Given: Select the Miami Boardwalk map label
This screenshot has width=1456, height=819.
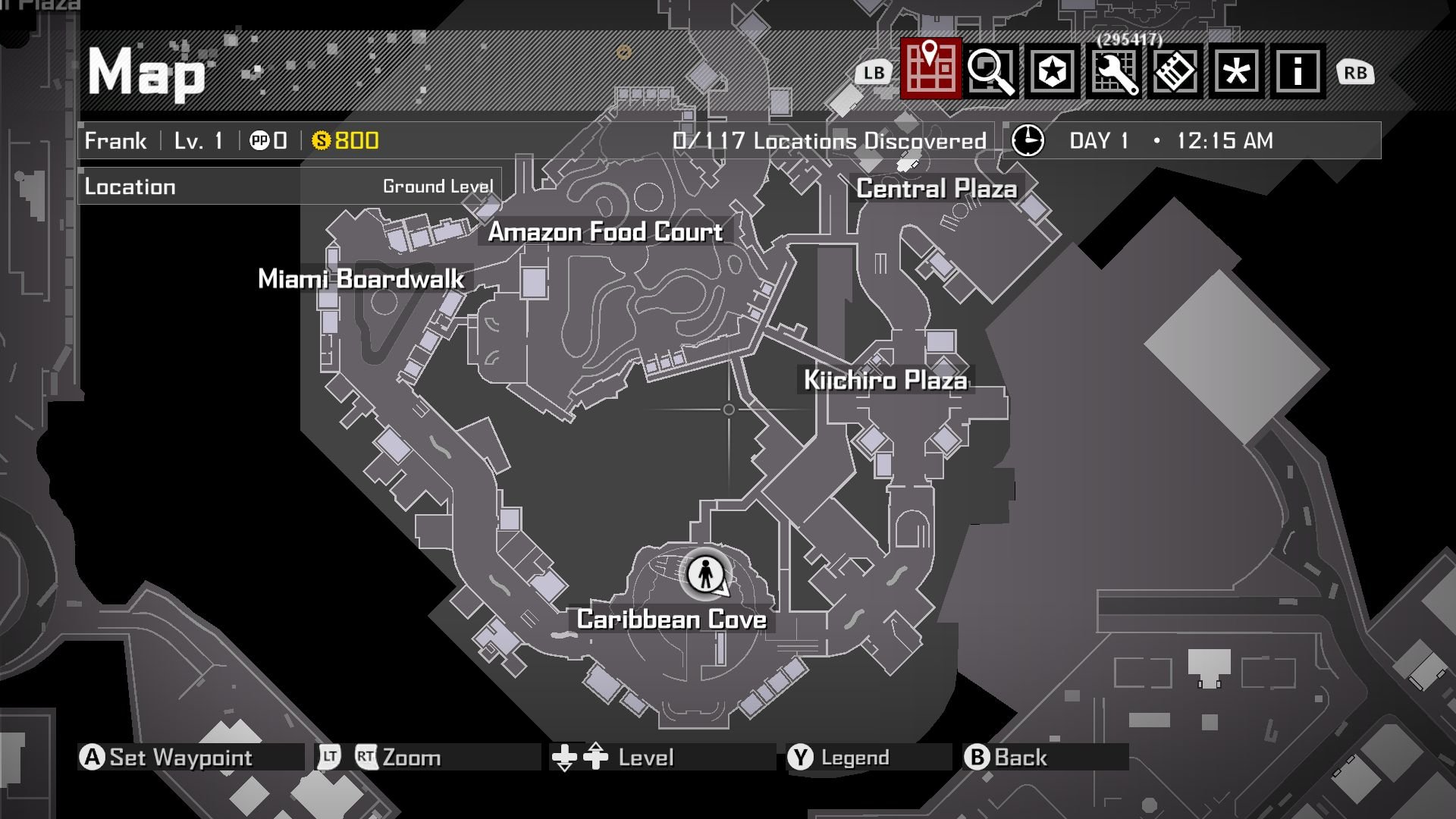Looking at the screenshot, I should click(361, 278).
